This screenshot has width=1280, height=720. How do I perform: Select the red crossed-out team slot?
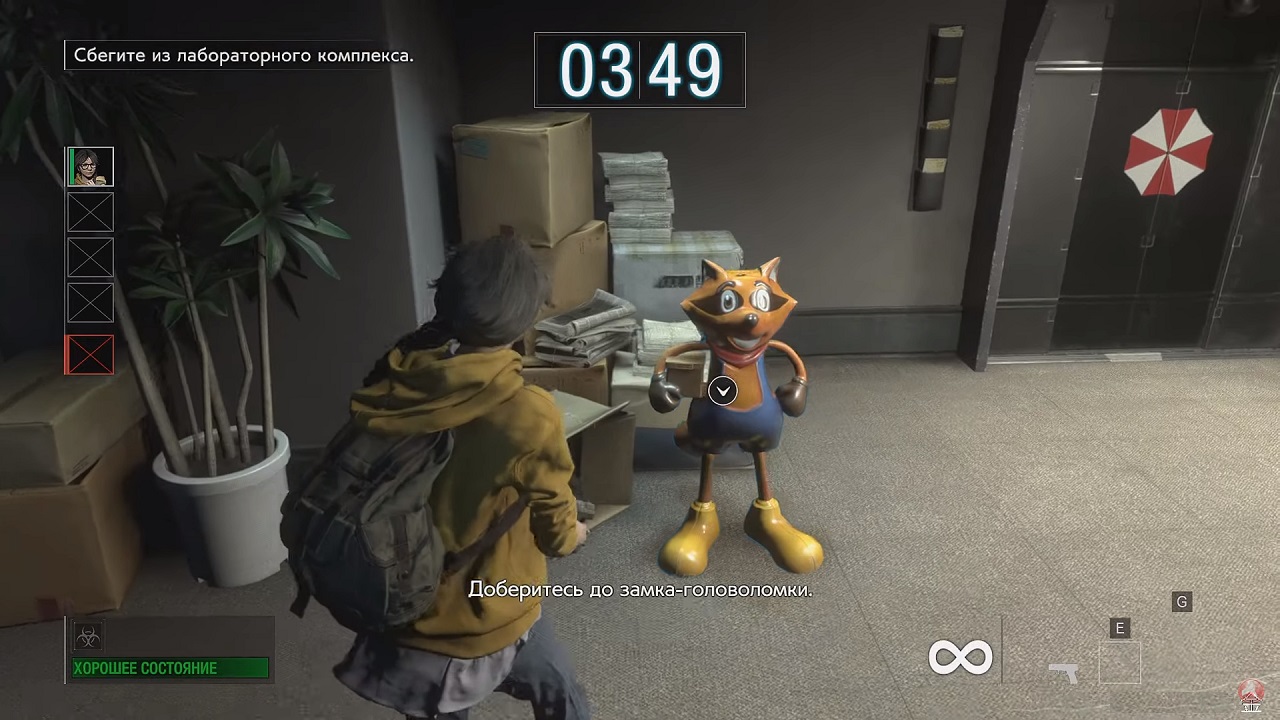coord(90,355)
